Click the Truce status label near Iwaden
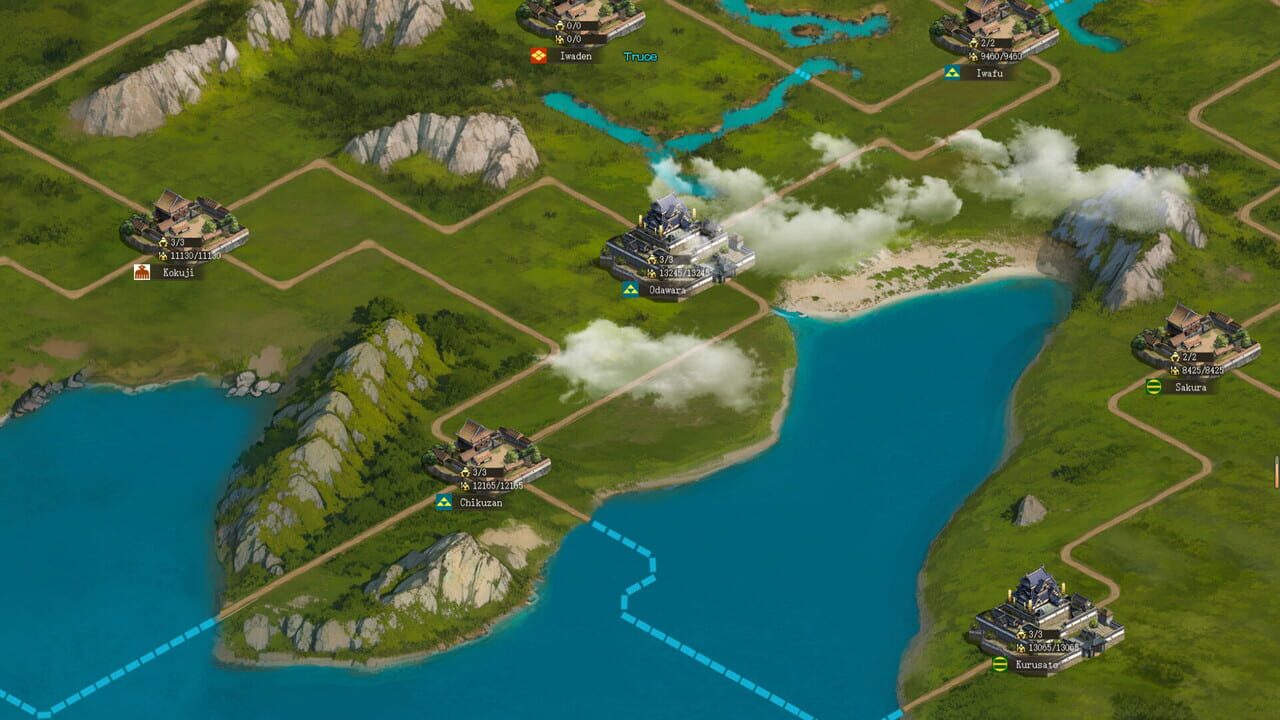Screen dimensions: 1280x720 pos(641,56)
